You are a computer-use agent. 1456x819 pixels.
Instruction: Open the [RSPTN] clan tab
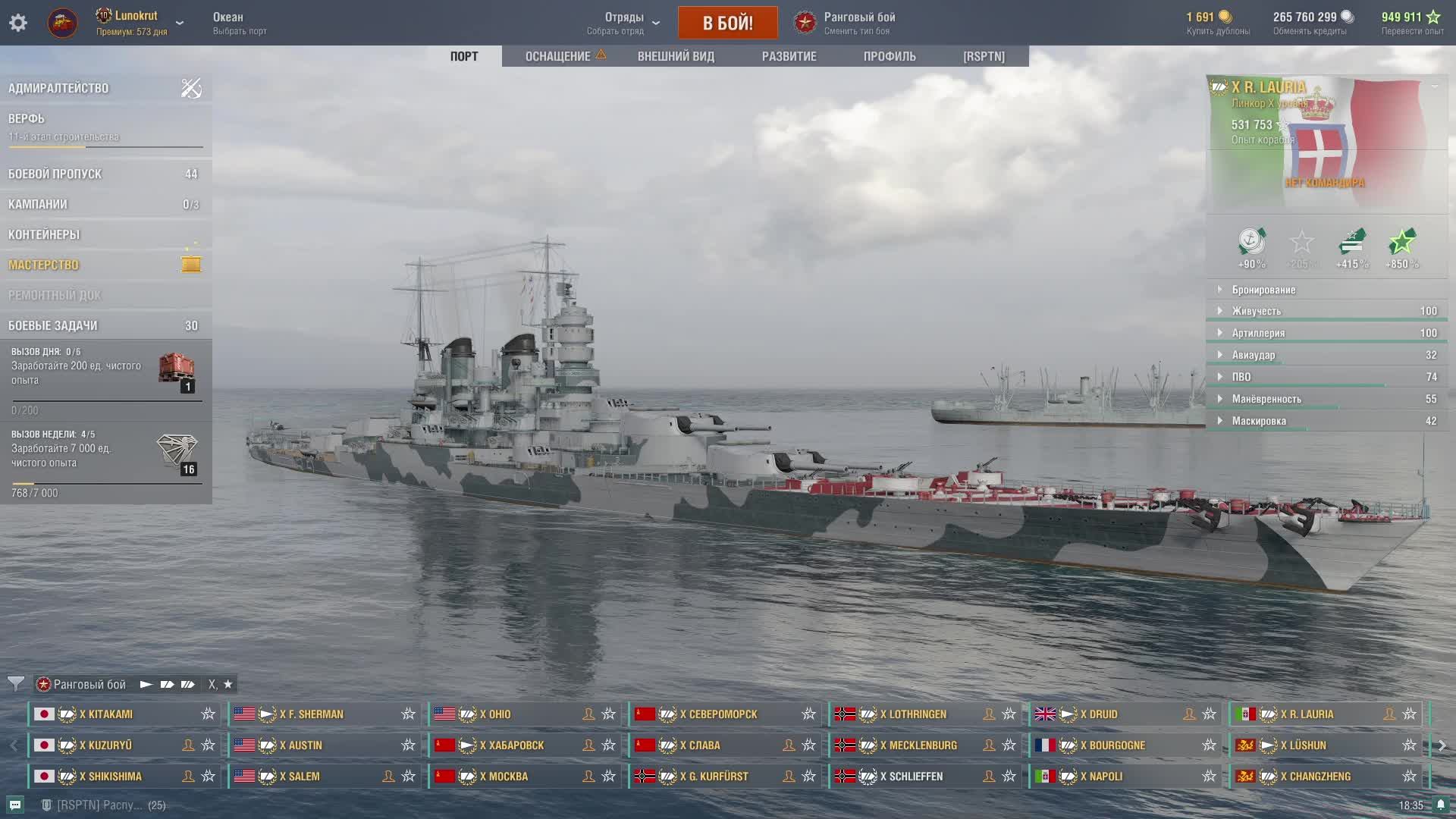coord(984,56)
